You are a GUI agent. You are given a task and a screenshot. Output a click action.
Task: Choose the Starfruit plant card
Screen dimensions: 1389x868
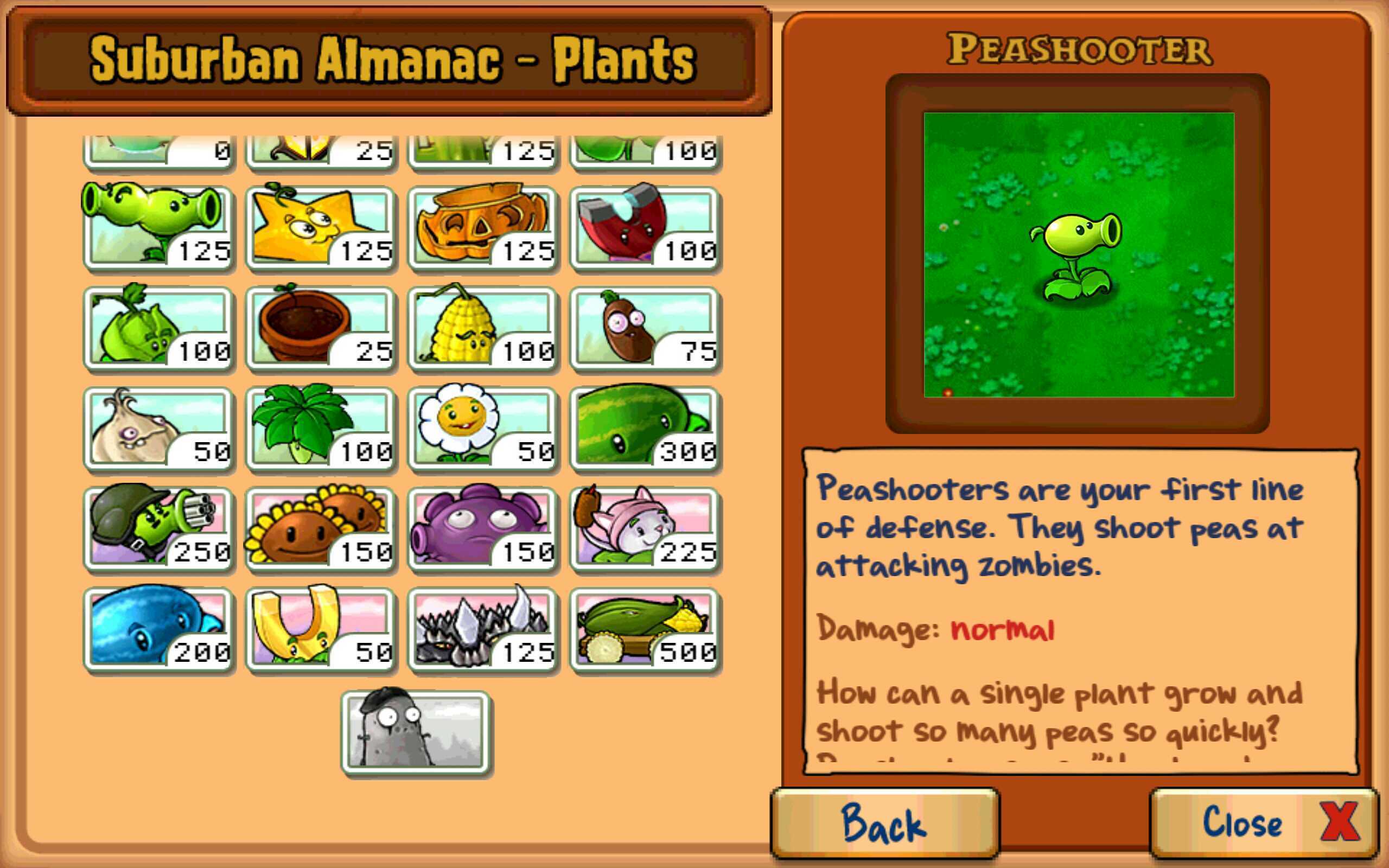(x=320, y=228)
